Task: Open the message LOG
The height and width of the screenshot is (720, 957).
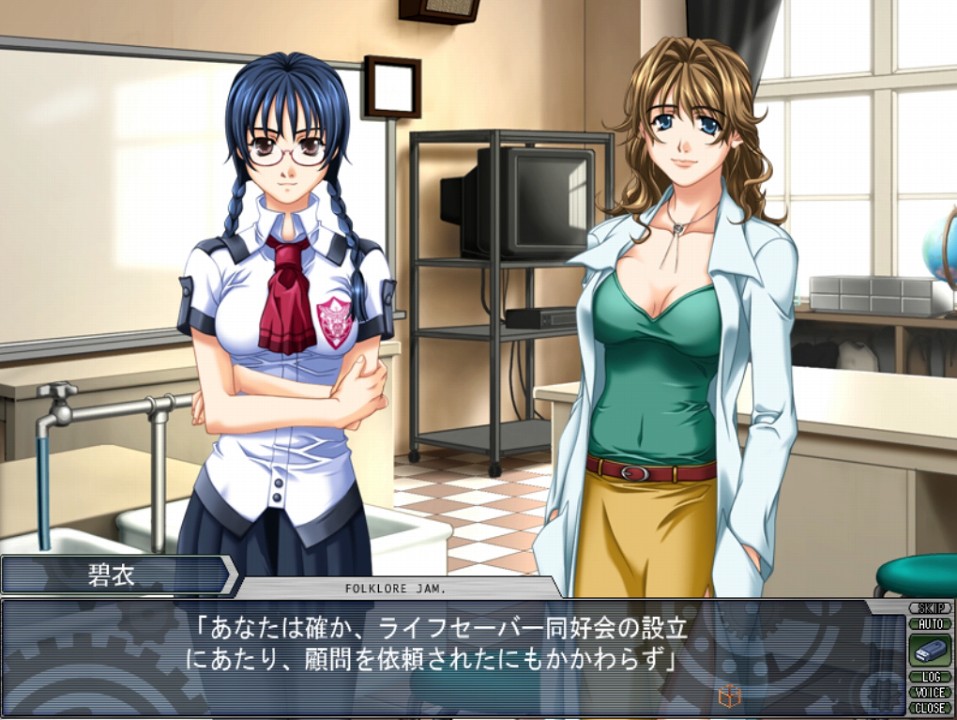Action: pyautogui.click(x=929, y=677)
